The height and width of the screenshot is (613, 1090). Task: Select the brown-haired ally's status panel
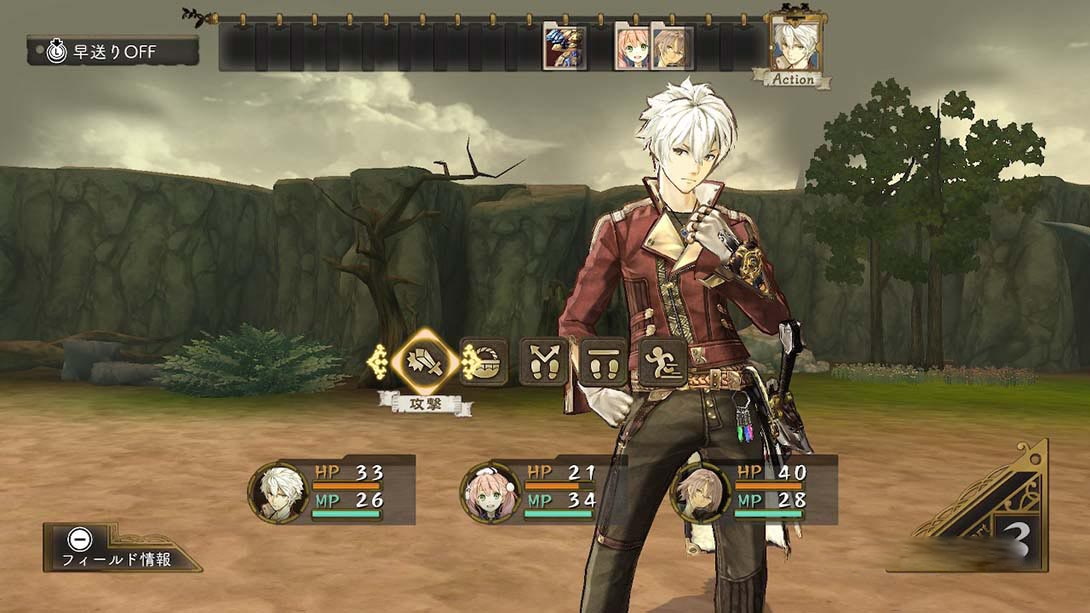(x=754, y=490)
